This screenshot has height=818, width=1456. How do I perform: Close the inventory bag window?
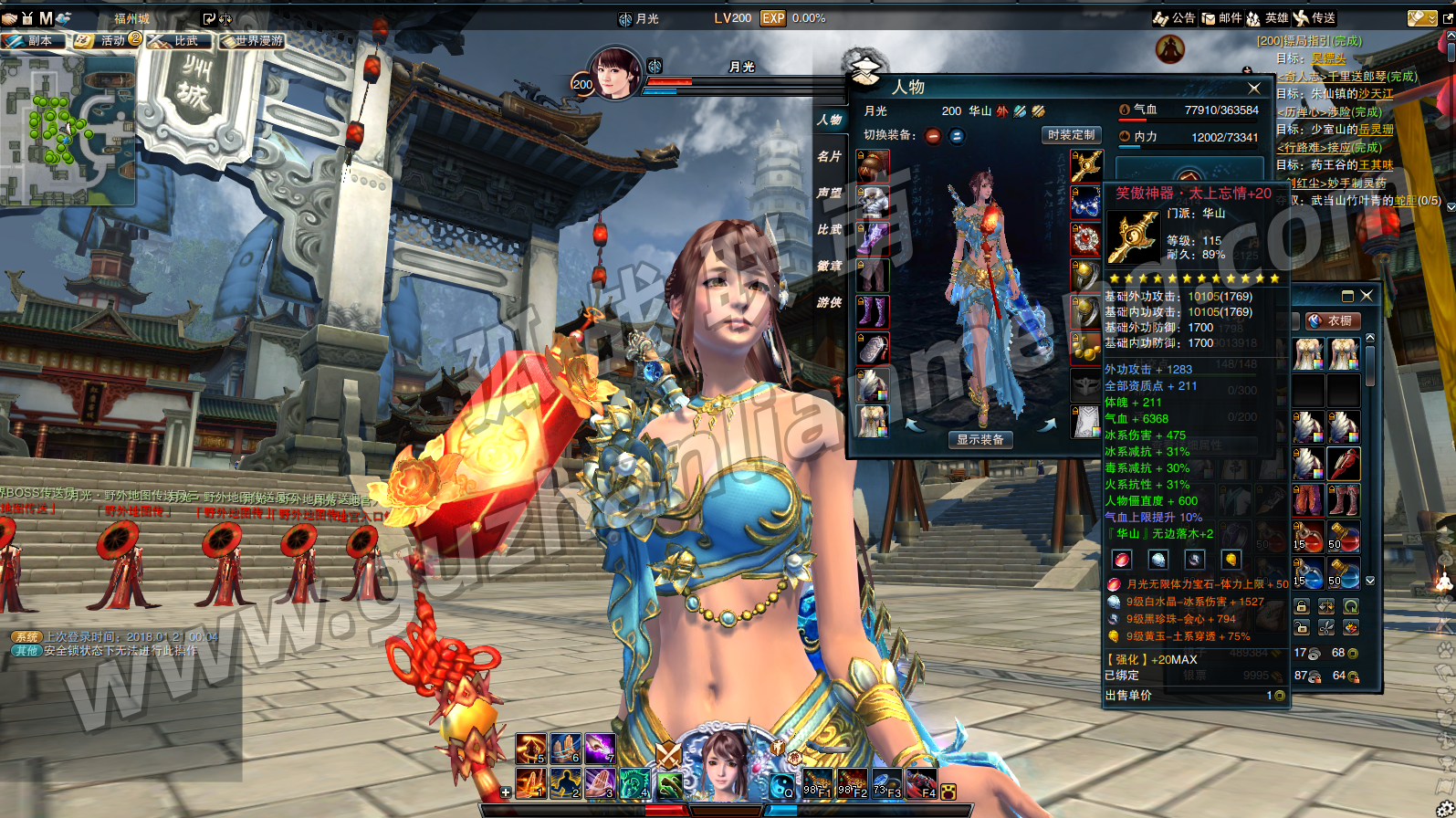1367,296
